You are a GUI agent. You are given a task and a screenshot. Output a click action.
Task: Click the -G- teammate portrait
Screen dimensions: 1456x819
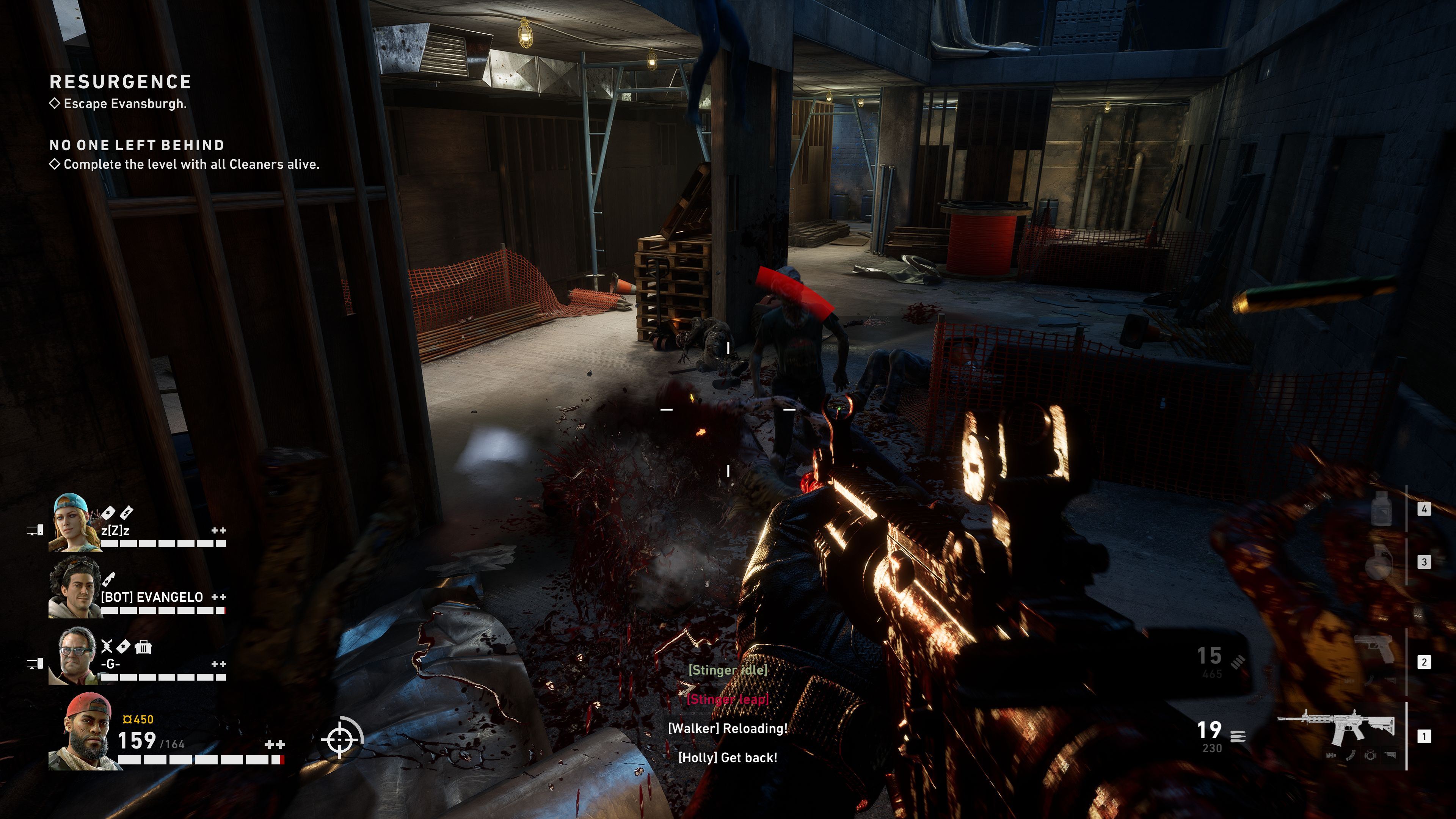click(x=77, y=656)
